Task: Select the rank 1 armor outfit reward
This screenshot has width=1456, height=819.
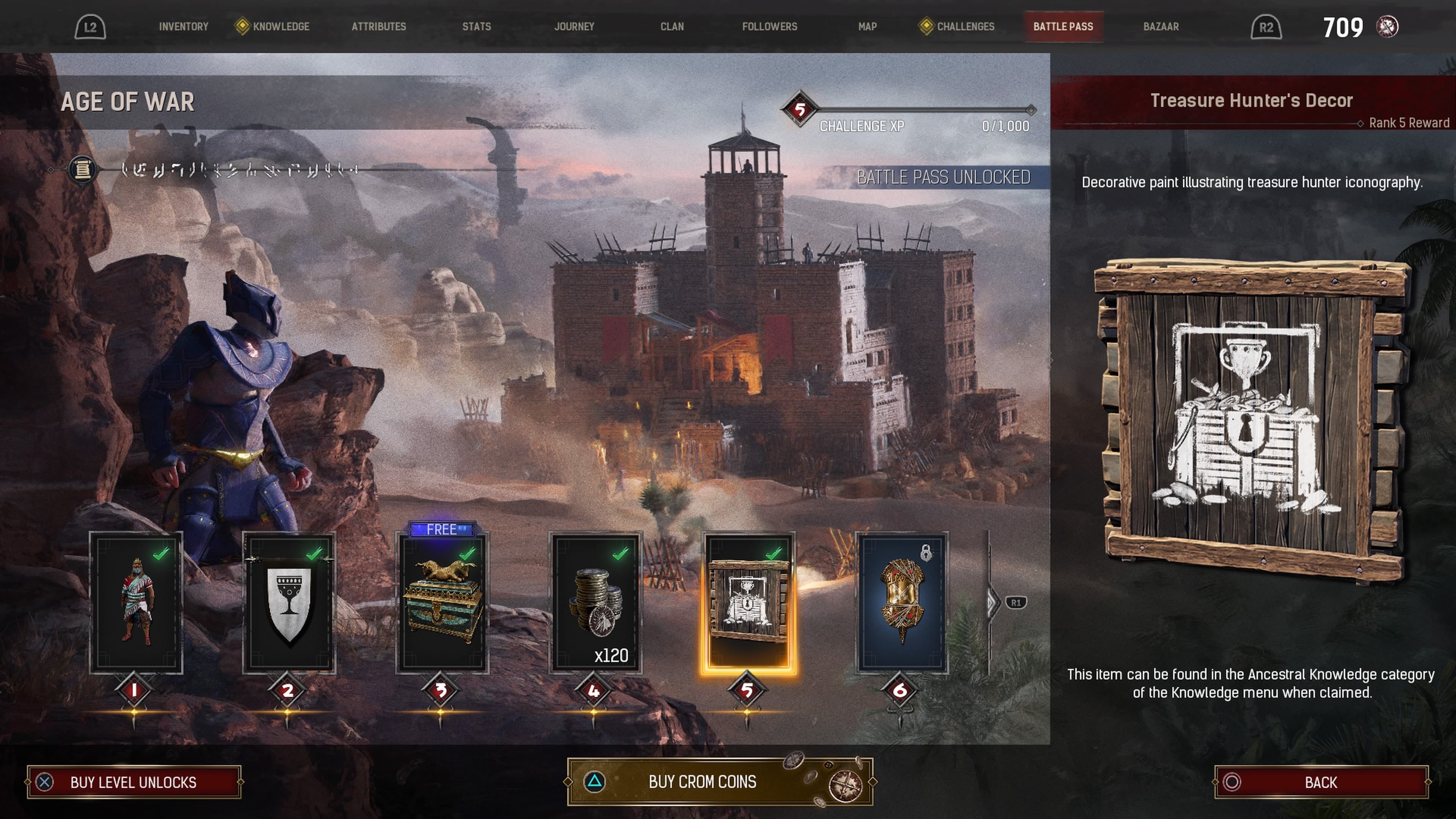Action: pos(136,602)
